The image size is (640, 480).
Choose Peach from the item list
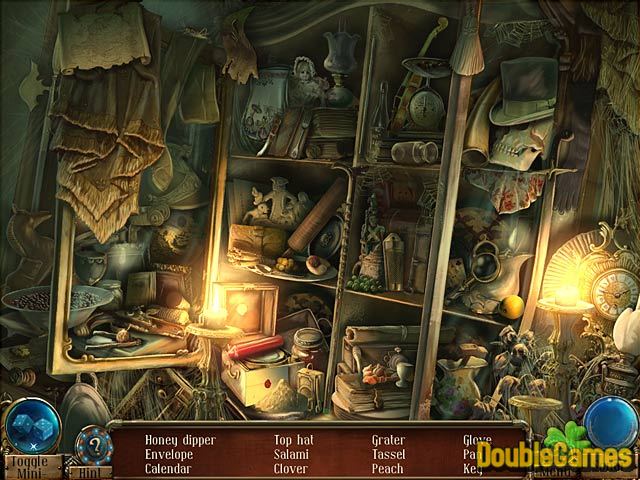(x=387, y=467)
